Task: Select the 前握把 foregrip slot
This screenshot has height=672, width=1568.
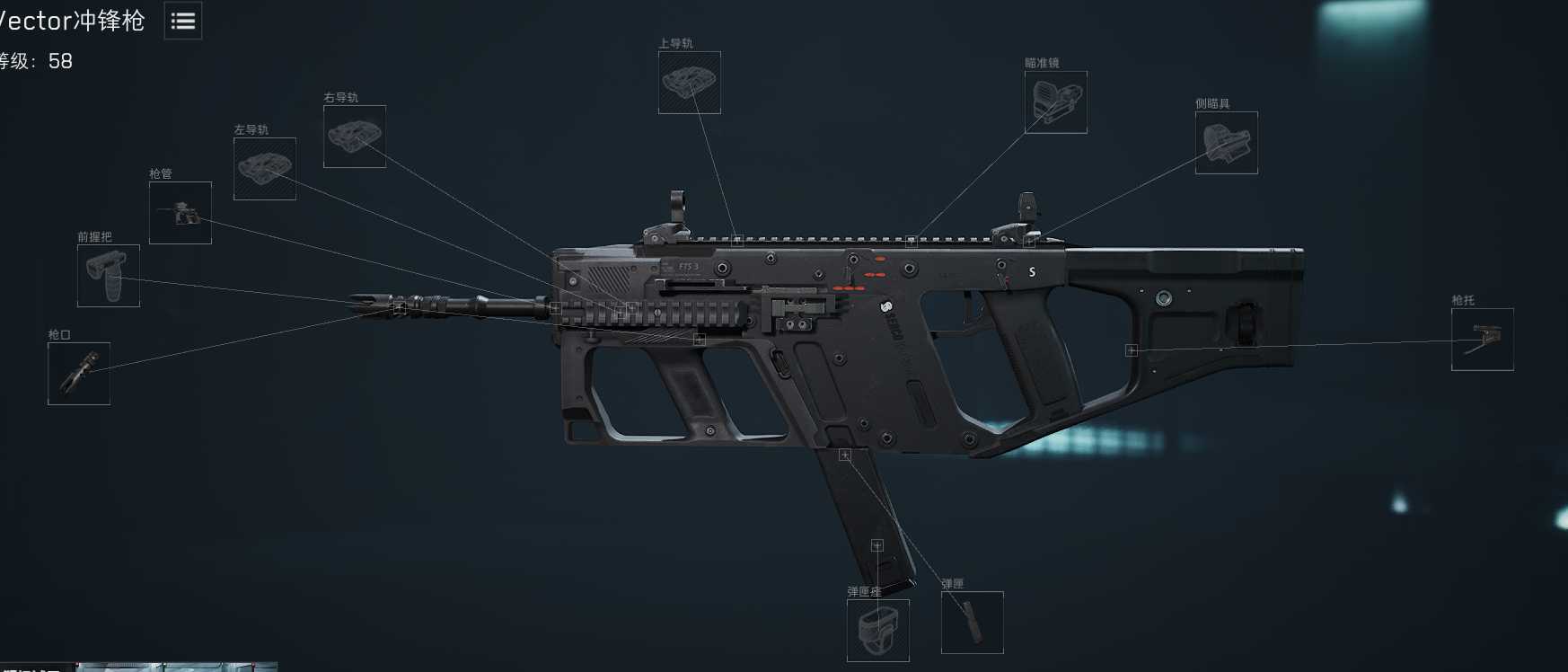Action: (109, 276)
